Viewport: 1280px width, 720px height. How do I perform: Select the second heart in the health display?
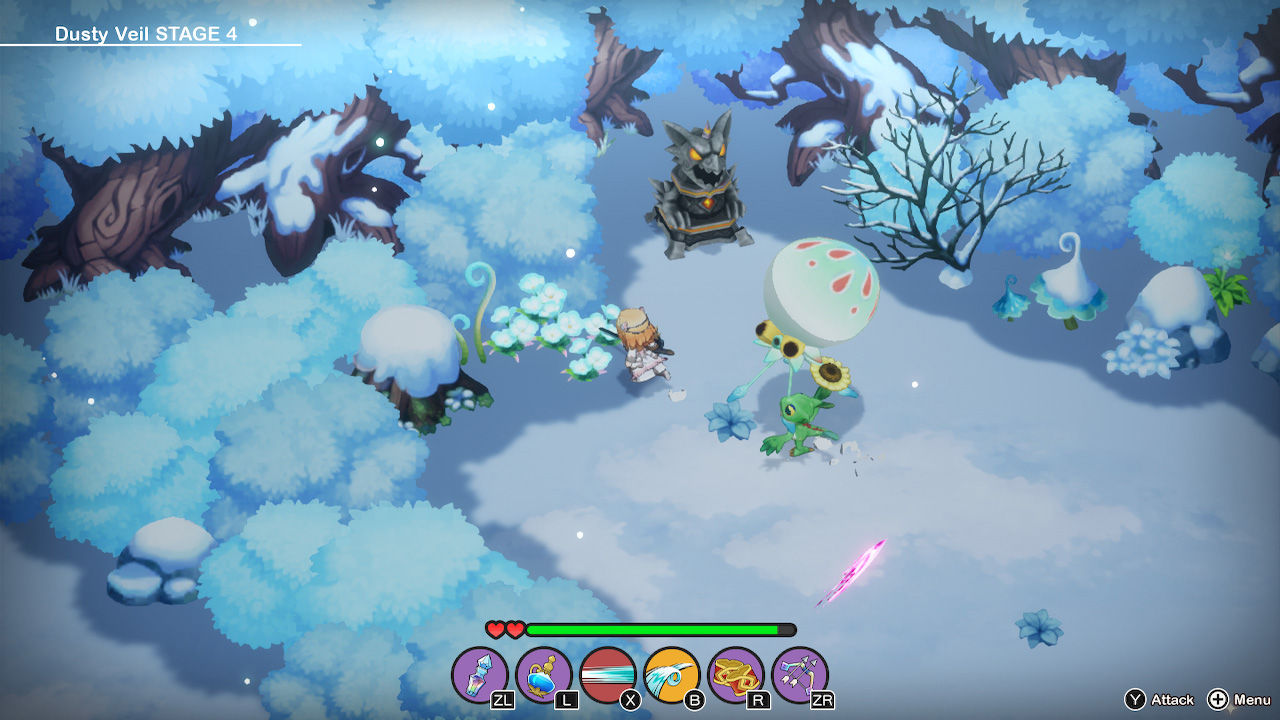(x=515, y=631)
